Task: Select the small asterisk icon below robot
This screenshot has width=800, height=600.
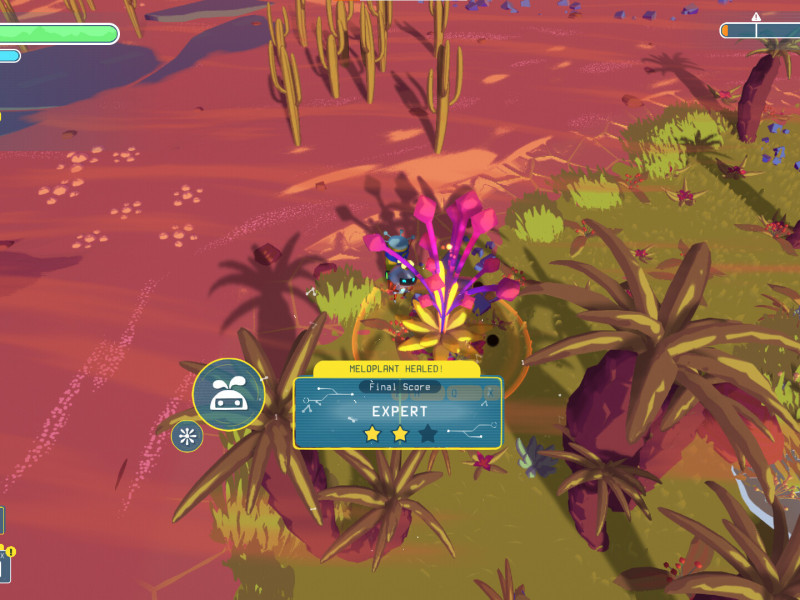Action: [x=187, y=436]
